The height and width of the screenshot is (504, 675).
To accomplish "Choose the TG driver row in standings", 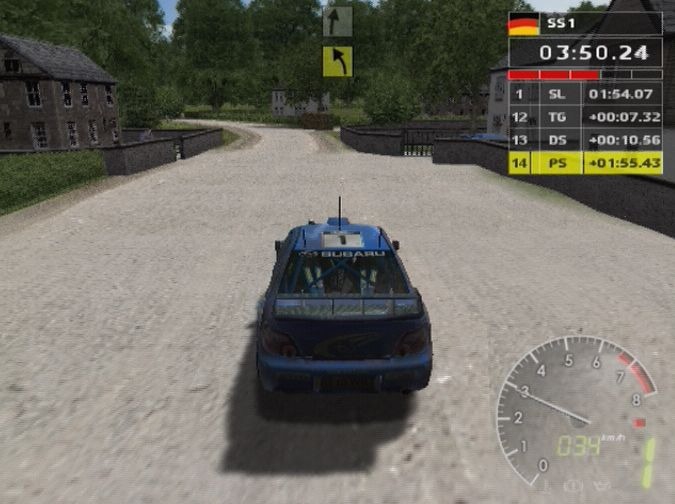I will point(585,117).
